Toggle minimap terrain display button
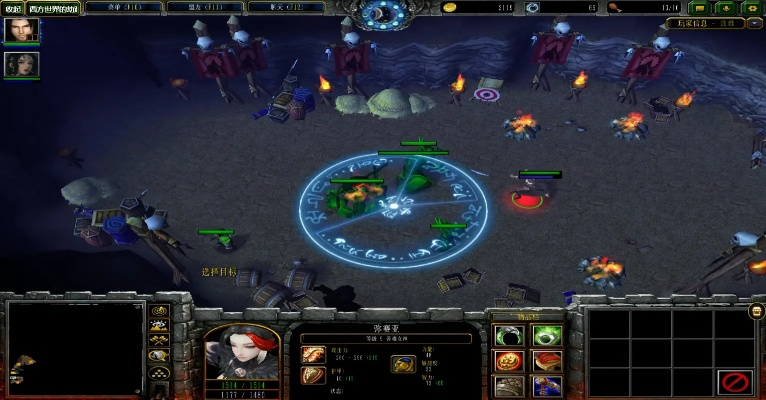 click(159, 326)
